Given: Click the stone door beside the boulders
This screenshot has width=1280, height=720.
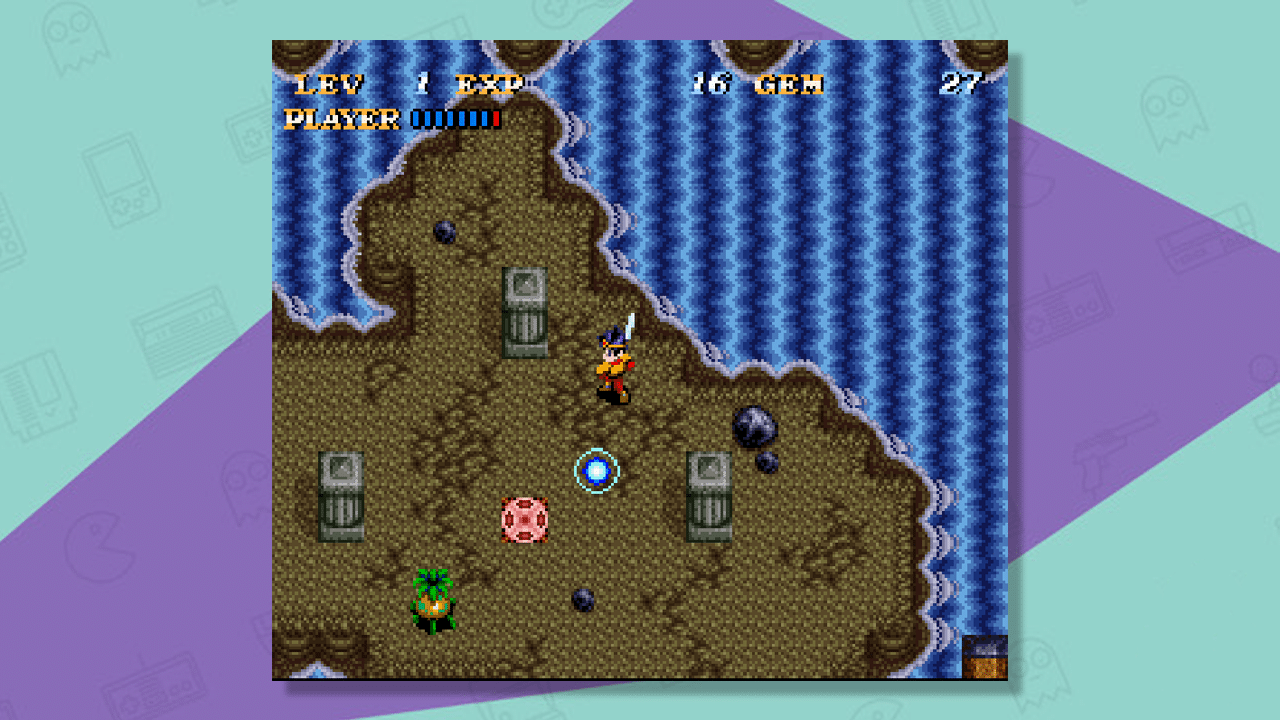Looking at the screenshot, I should [710, 495].
